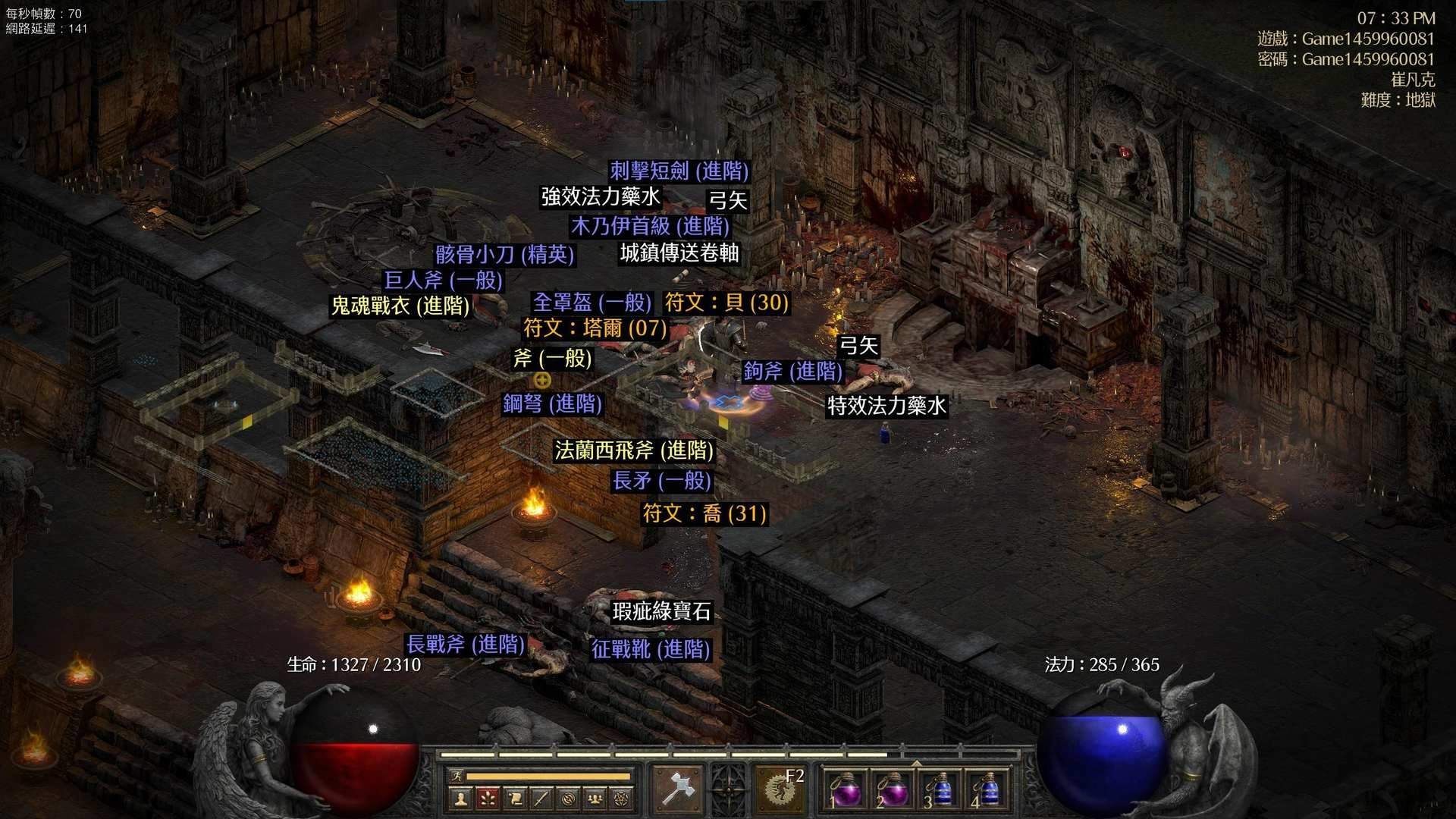
Task: Select the F2 aura skill icon
Action: [781, 789]
